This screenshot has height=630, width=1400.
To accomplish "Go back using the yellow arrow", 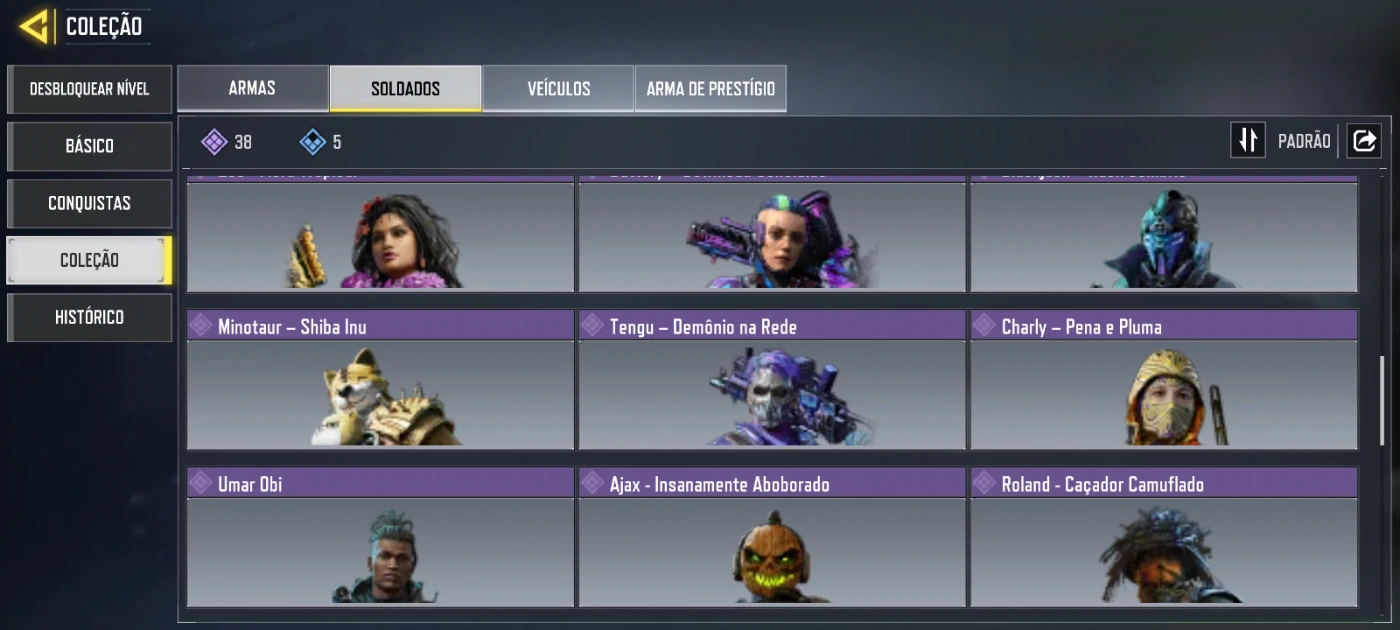I will click(x=35, y=27).
